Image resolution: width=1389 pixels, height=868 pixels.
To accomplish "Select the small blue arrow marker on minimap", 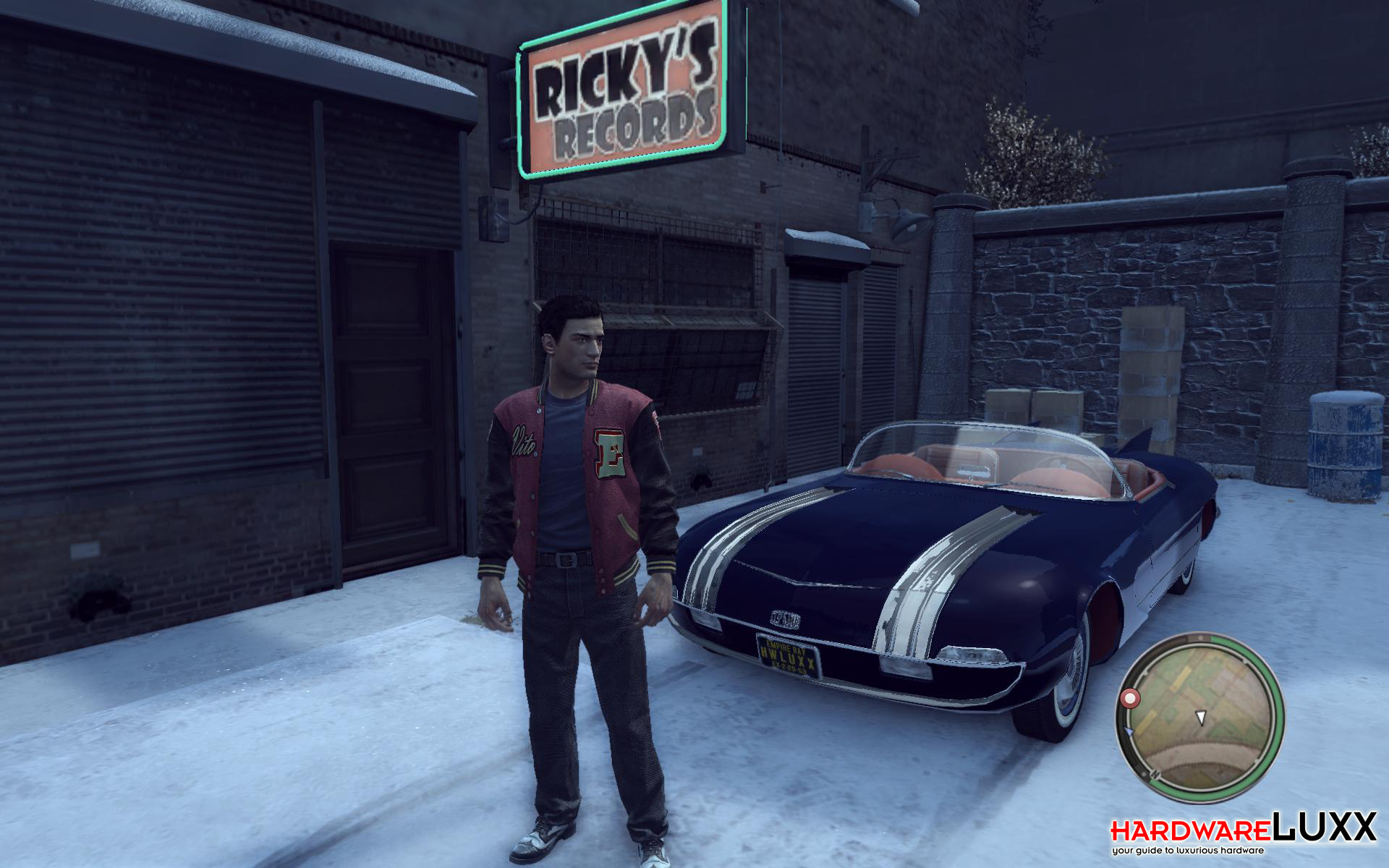I will [1129, 732].
